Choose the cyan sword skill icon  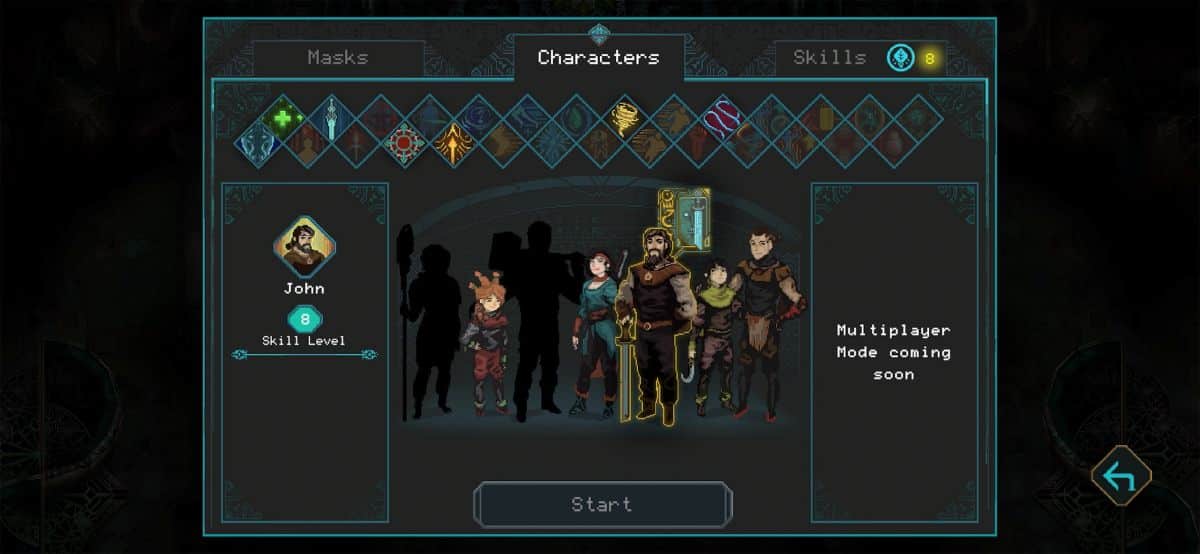click(332, 119)
